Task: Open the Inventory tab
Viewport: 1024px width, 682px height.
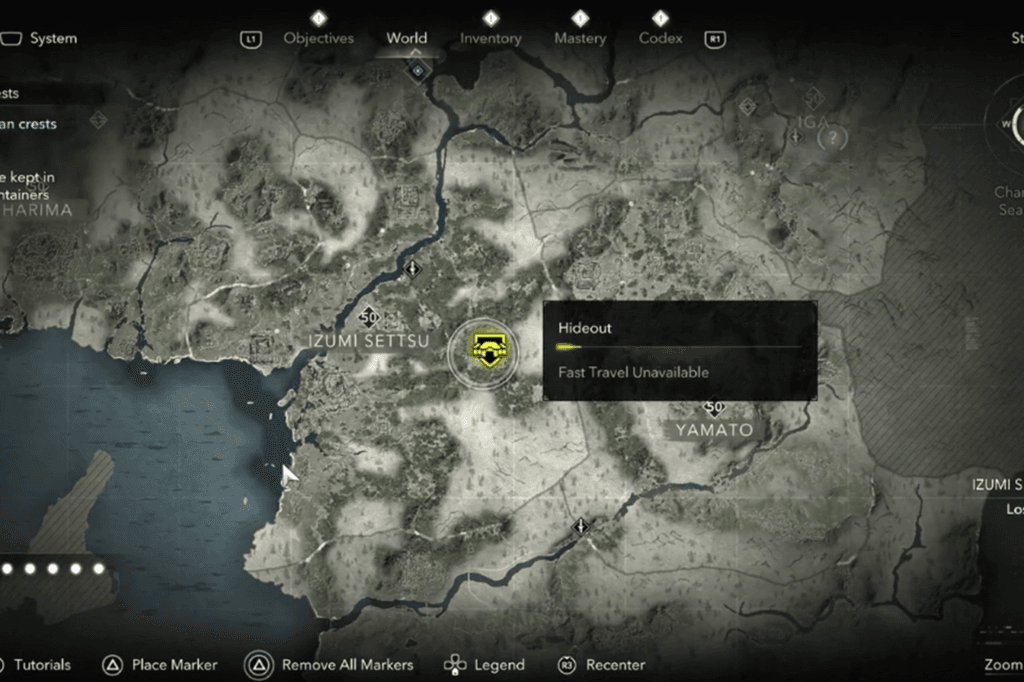Action: [x=490, y=38]
